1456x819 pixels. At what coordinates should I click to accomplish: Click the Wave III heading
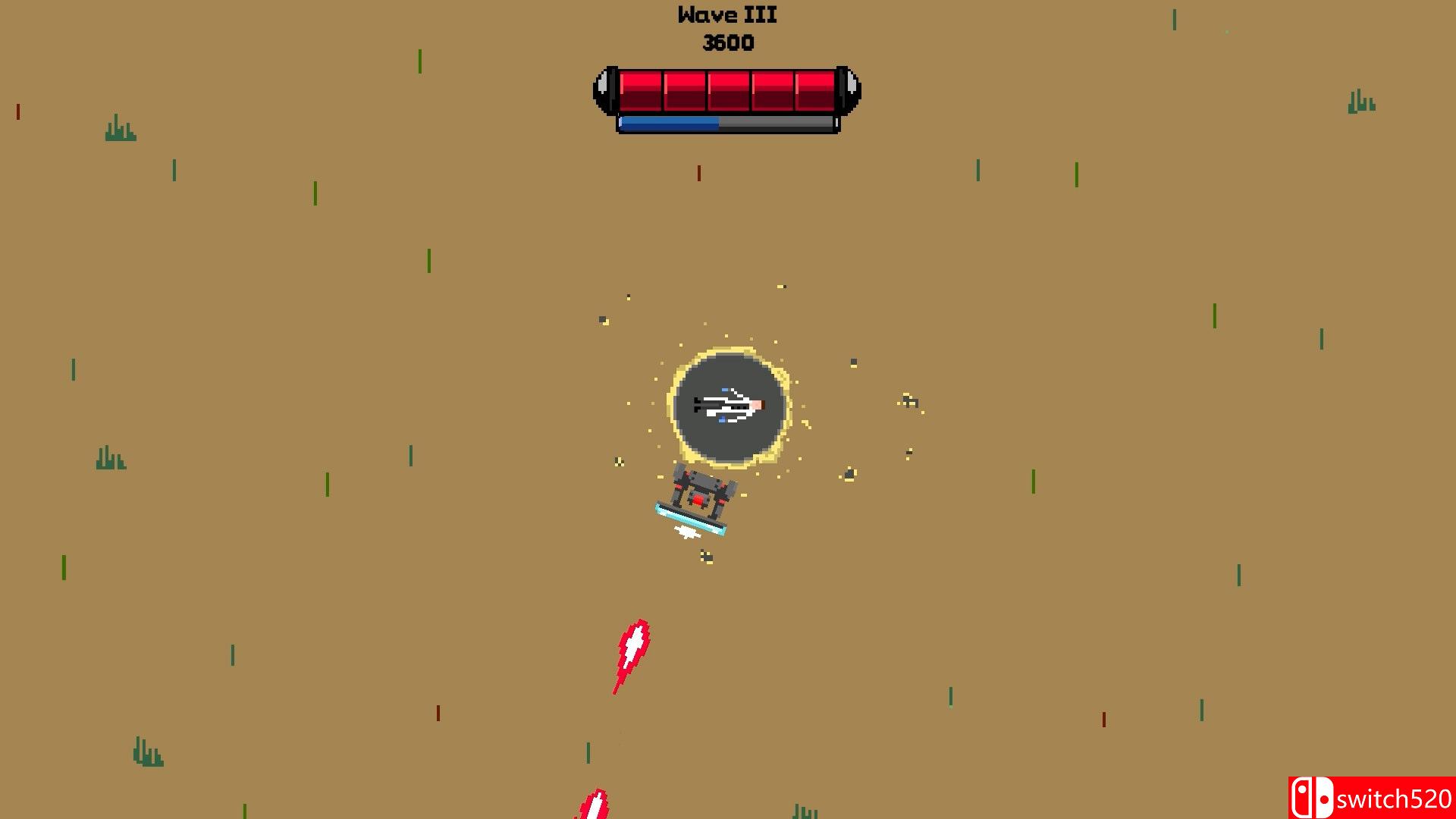726,14
